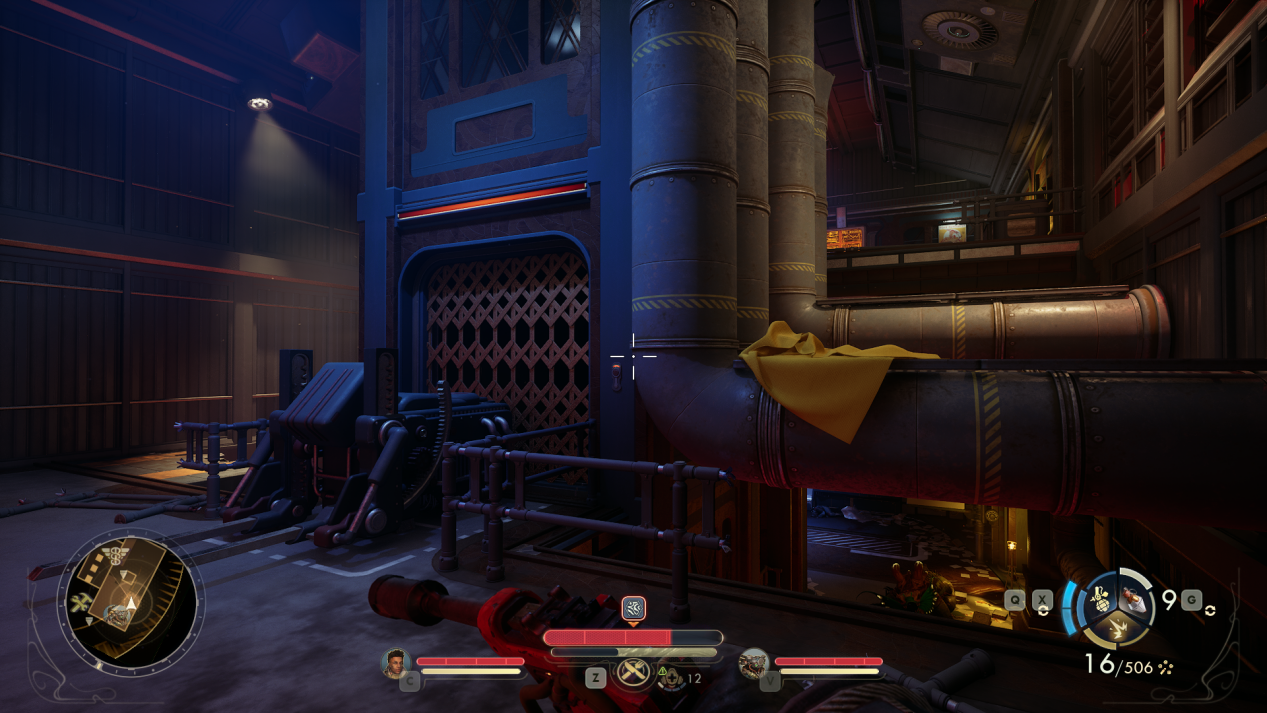Click the human companion portrait
This screenshot has width=1267, height=713.
click(x=397, y=663)
